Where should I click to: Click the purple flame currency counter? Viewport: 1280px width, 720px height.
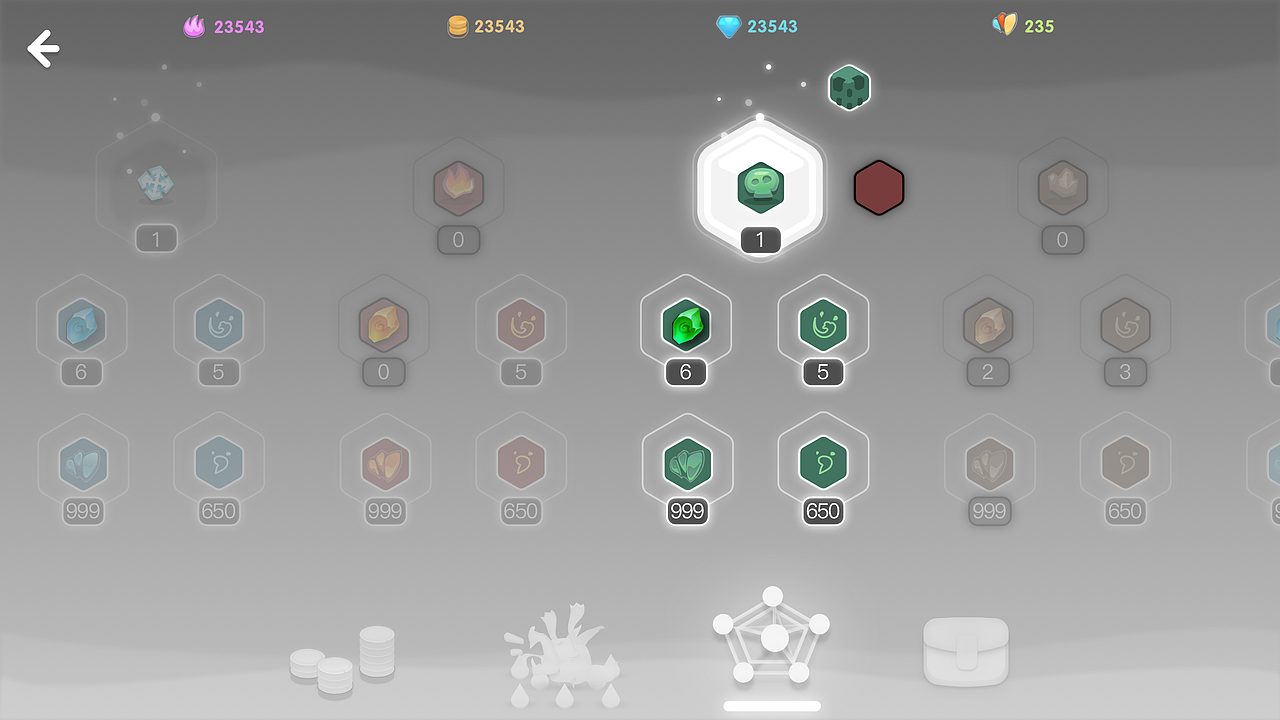pyautogui.click(x=223, y=26)
